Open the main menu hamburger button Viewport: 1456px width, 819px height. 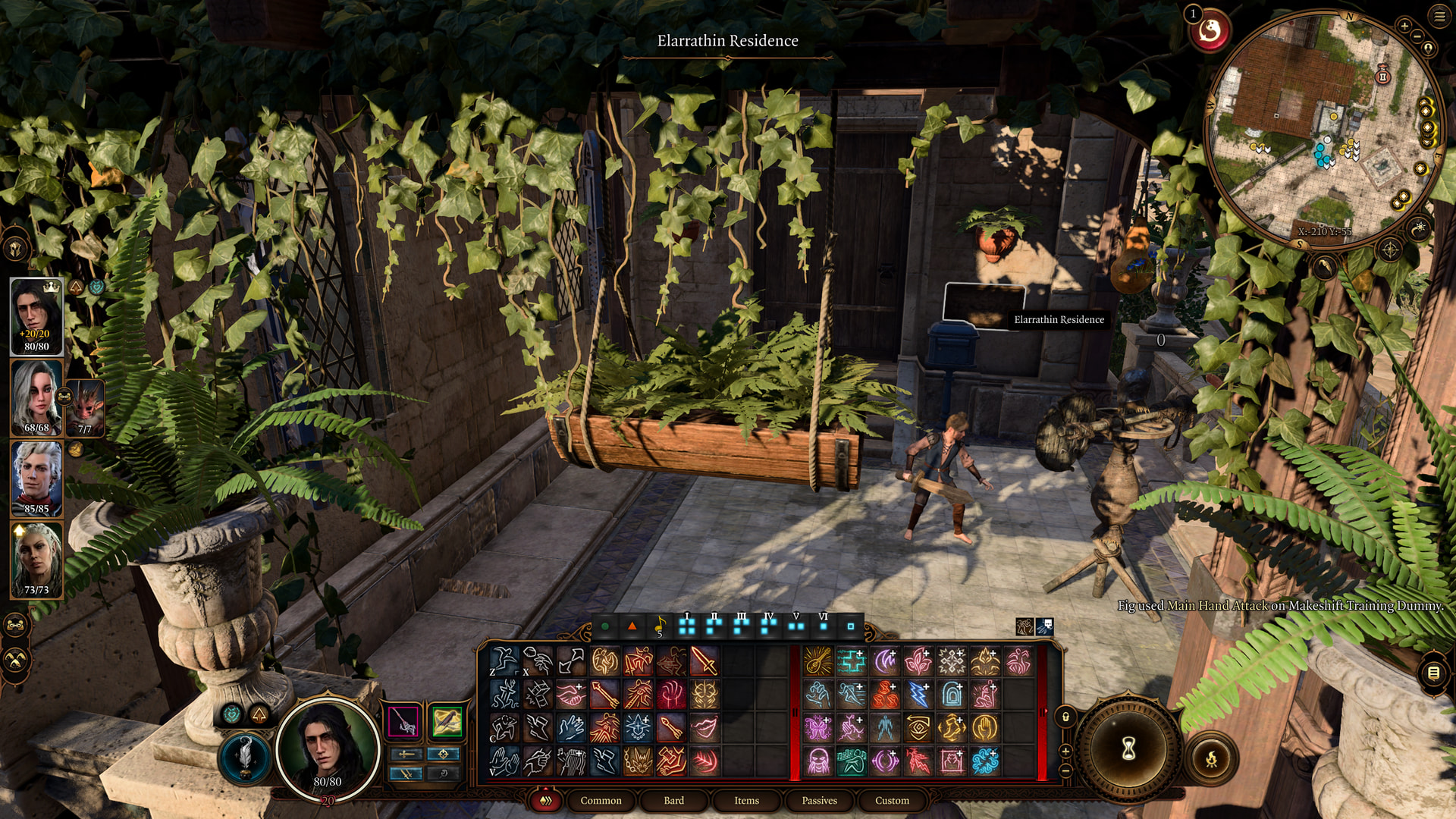pyautogui.click(x=1439, y=16)
